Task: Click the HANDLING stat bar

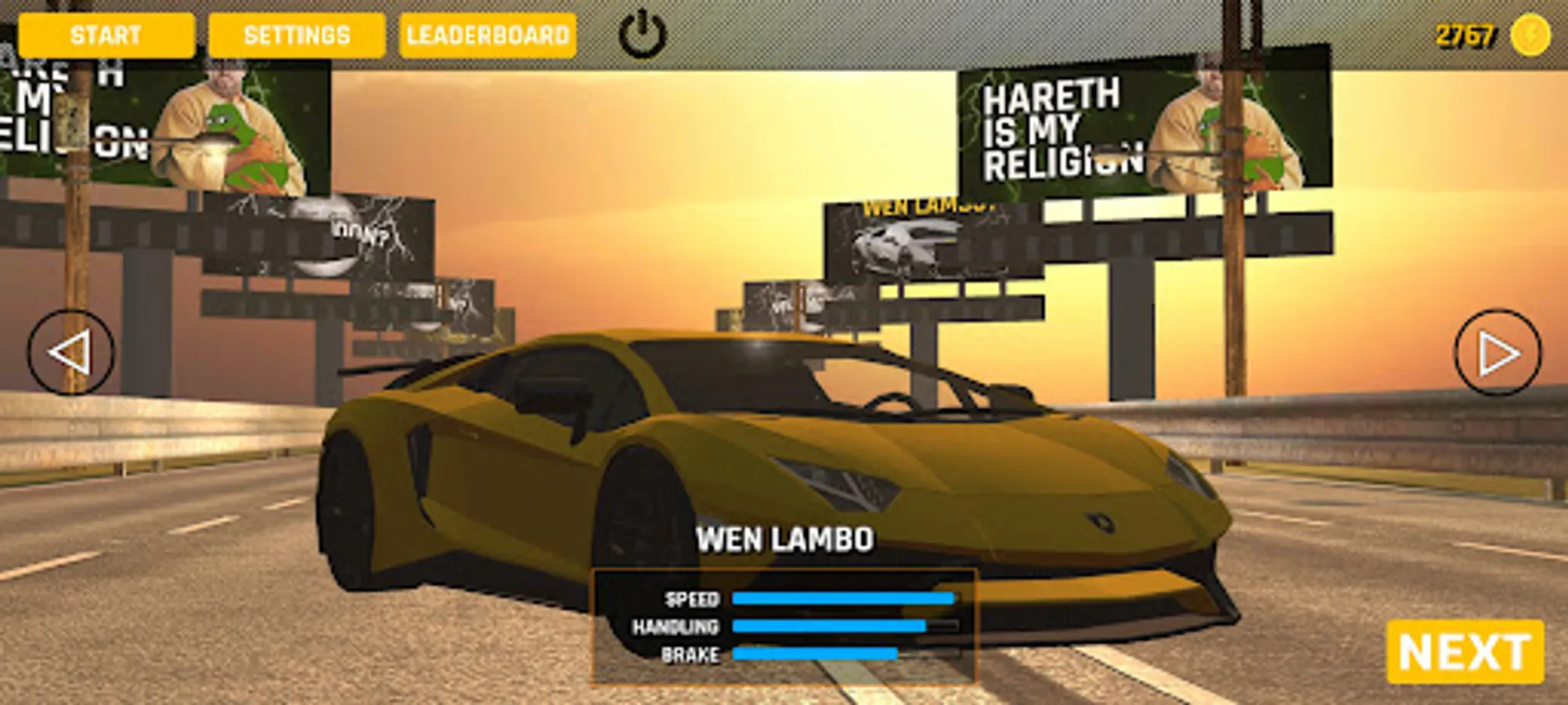Action: (844, 627)
